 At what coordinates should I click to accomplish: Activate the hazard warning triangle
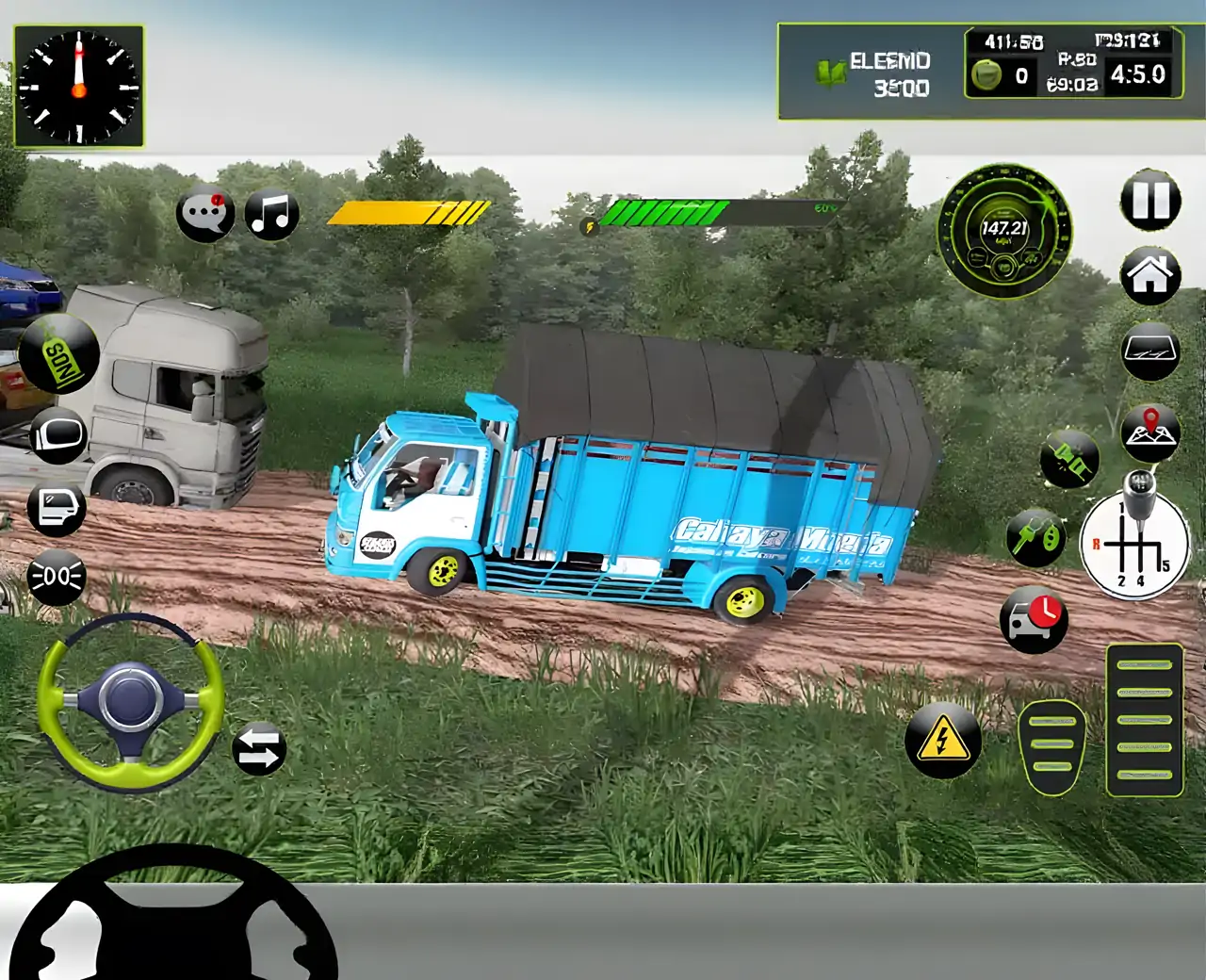(x=942, y=740)
